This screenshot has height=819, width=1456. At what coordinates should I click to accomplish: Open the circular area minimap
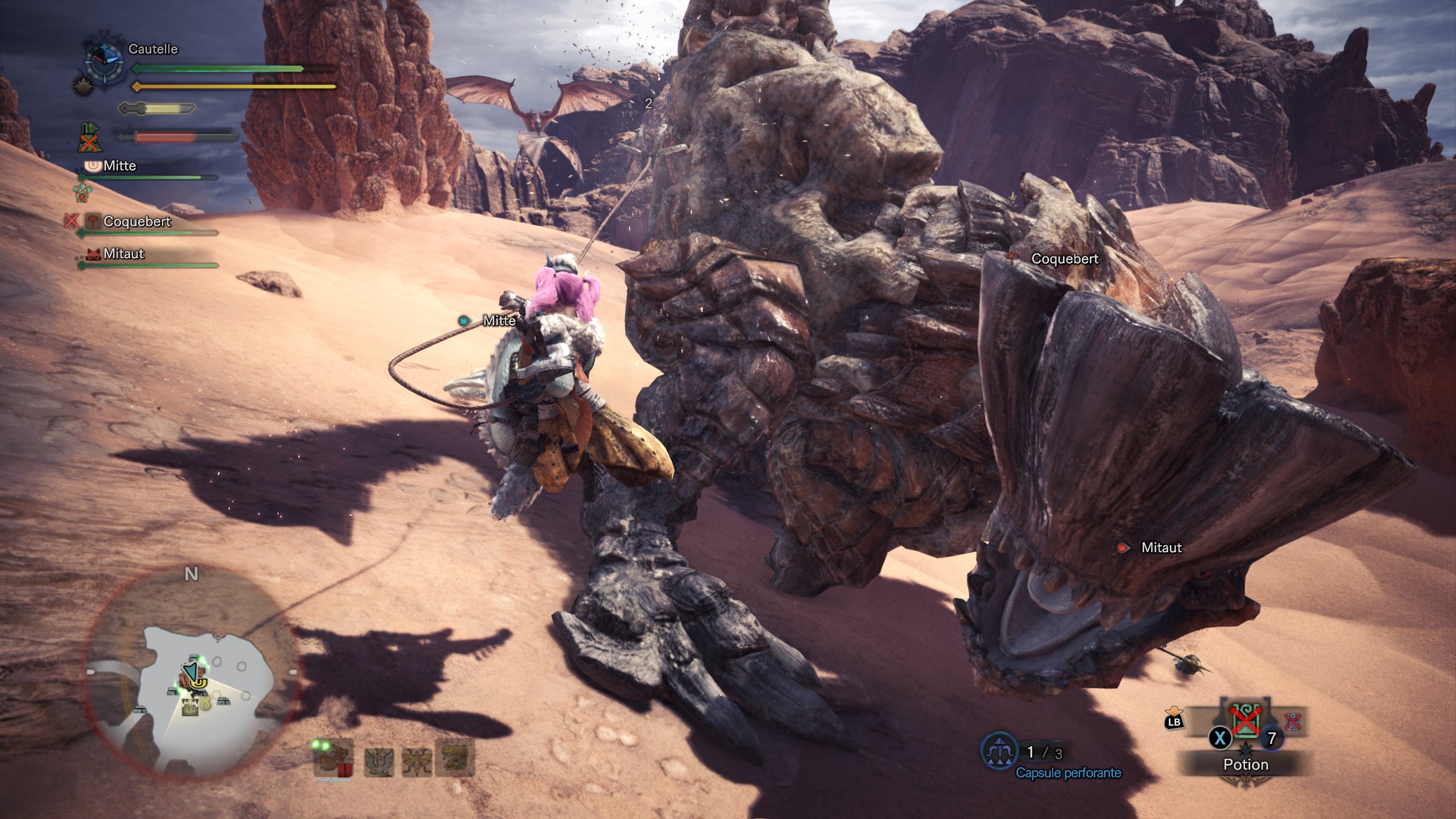[x=191, y=671]
